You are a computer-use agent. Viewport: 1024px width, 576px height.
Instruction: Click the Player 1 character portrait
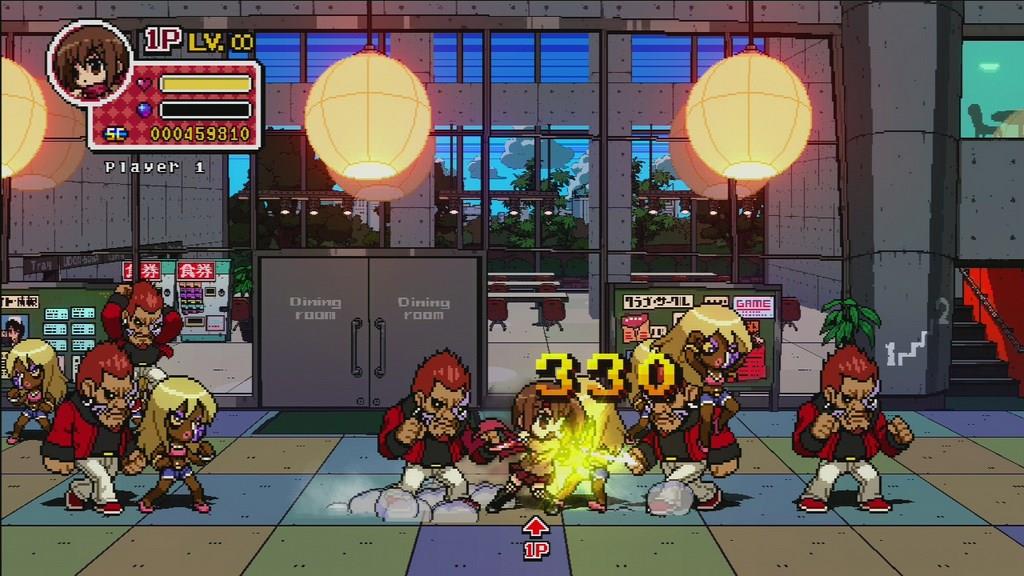coord(90,62)
